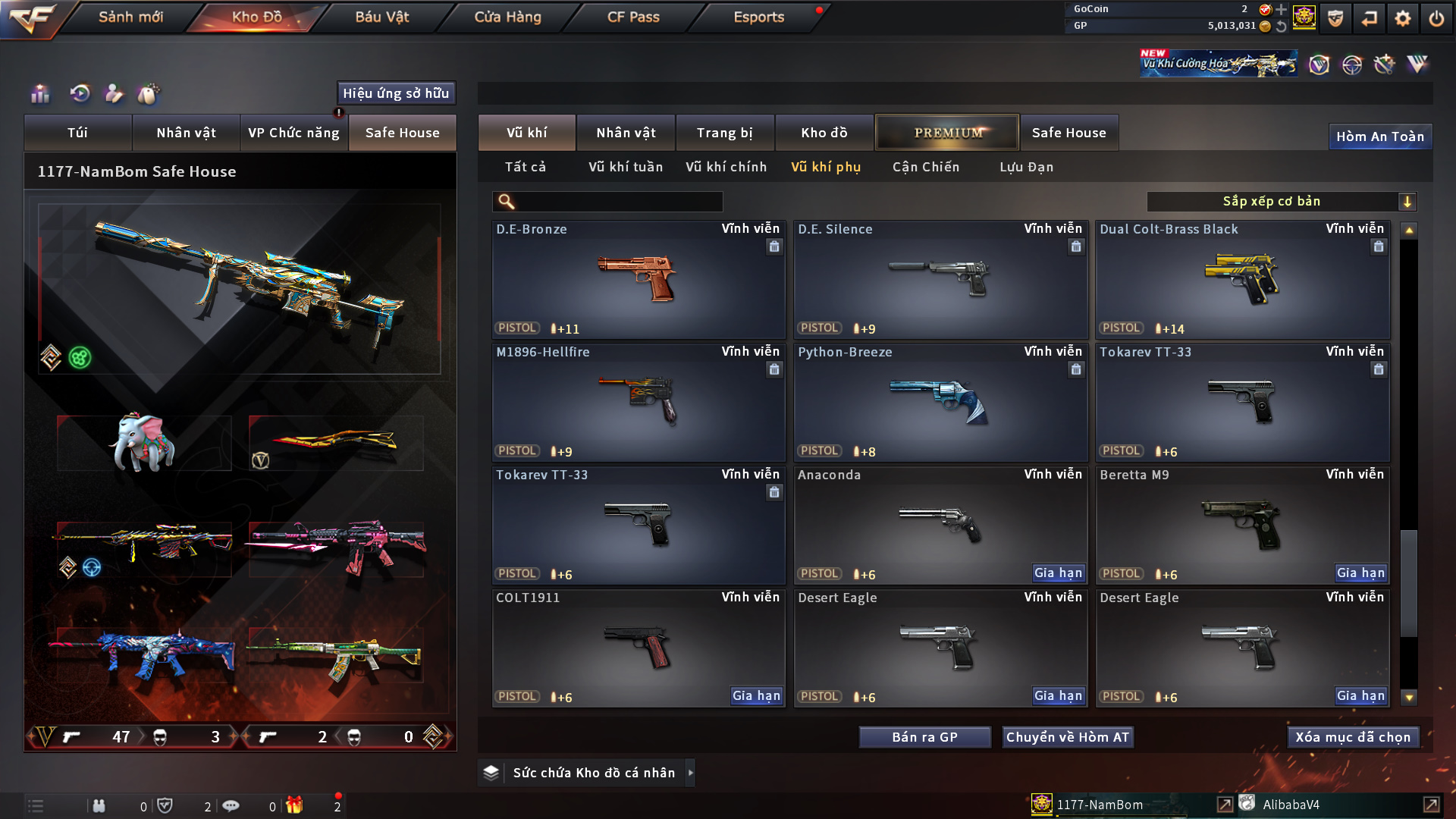
Task: Switch to the Báu Vật tab
Action: [x=381, y=17]
